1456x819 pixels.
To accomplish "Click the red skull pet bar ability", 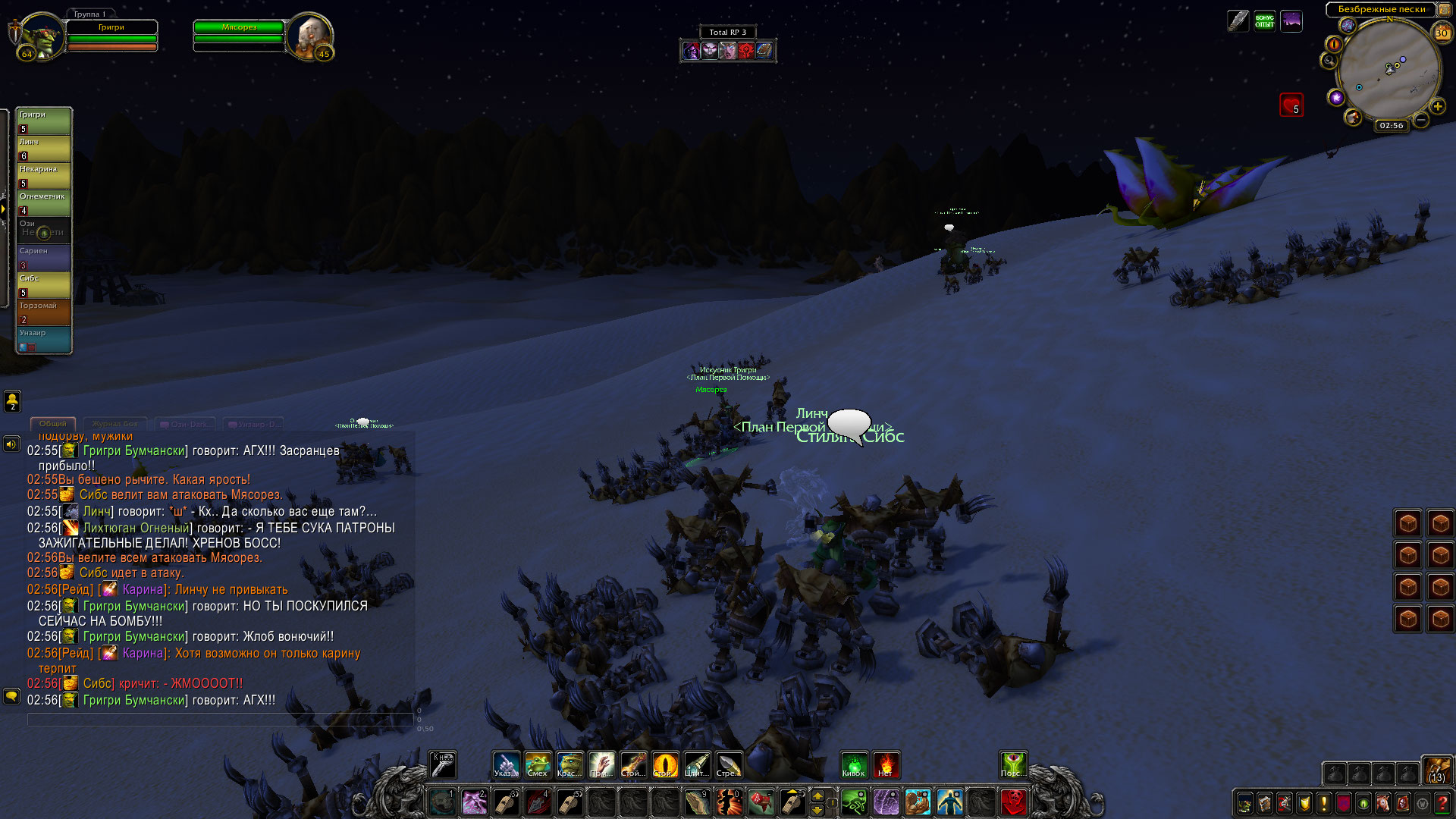I will [1013, 802].
